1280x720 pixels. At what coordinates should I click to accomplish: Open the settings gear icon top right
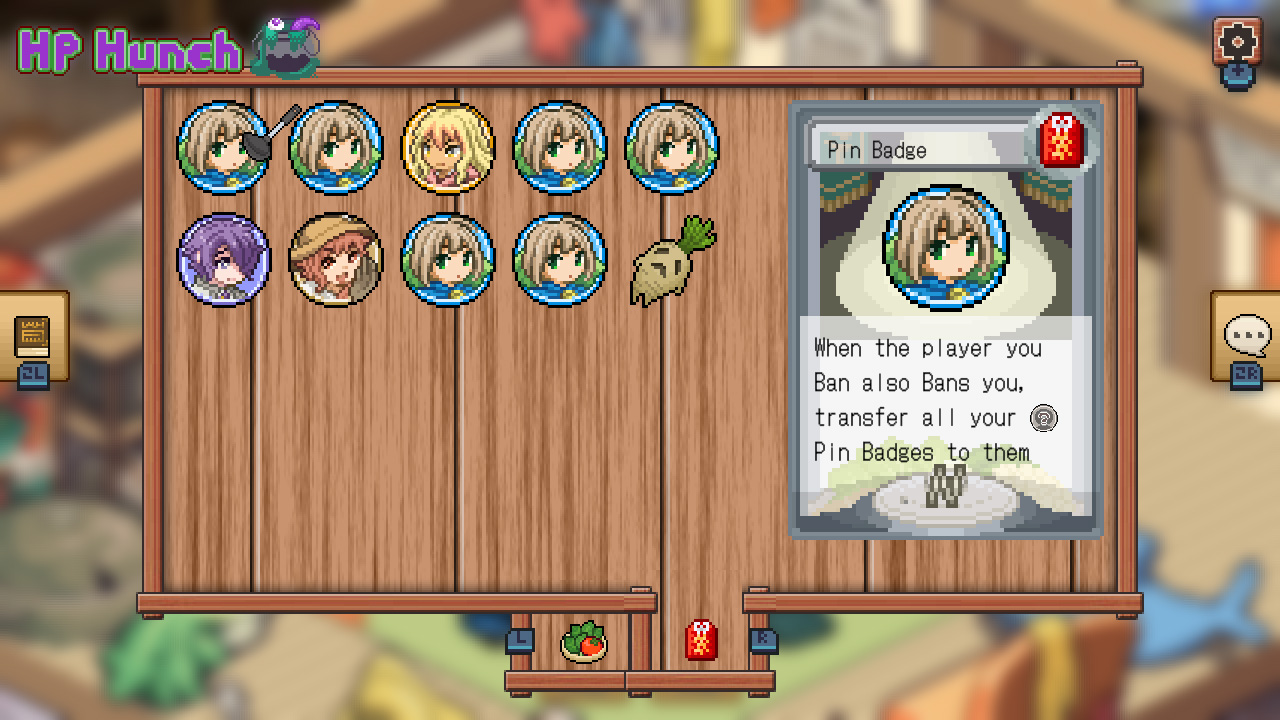[1238, 42]
